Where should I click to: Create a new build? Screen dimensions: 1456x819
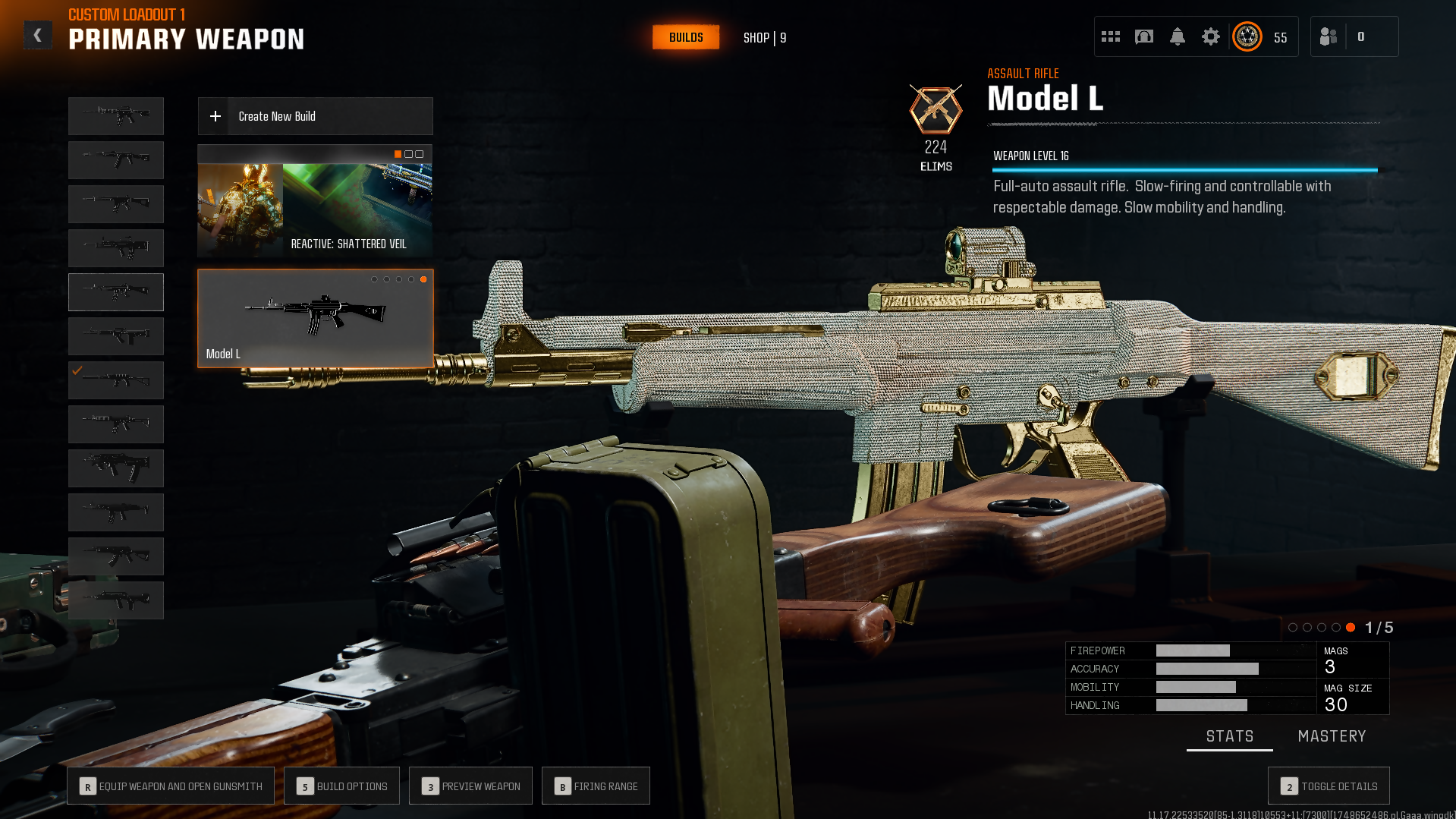(315, 116)
